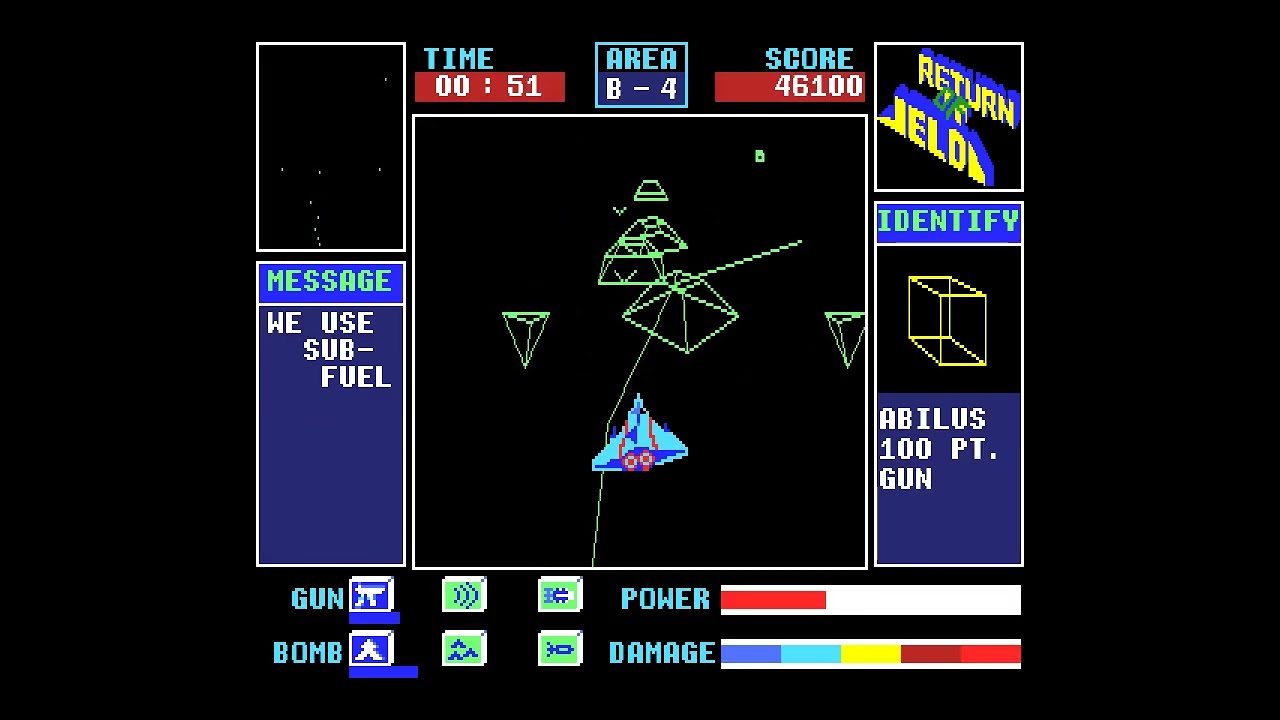Click the gun barrel icon next to POWER

pyautogui.click(x=559, y=595)
